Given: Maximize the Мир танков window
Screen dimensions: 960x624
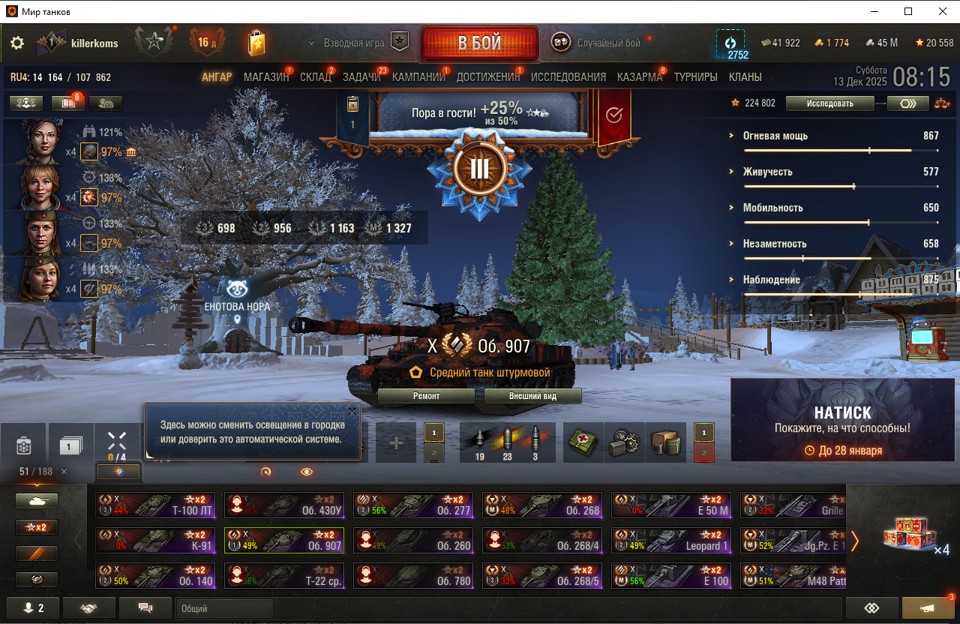Looking at the screenshot, I should pyautogui.click(x=908, y=11).
